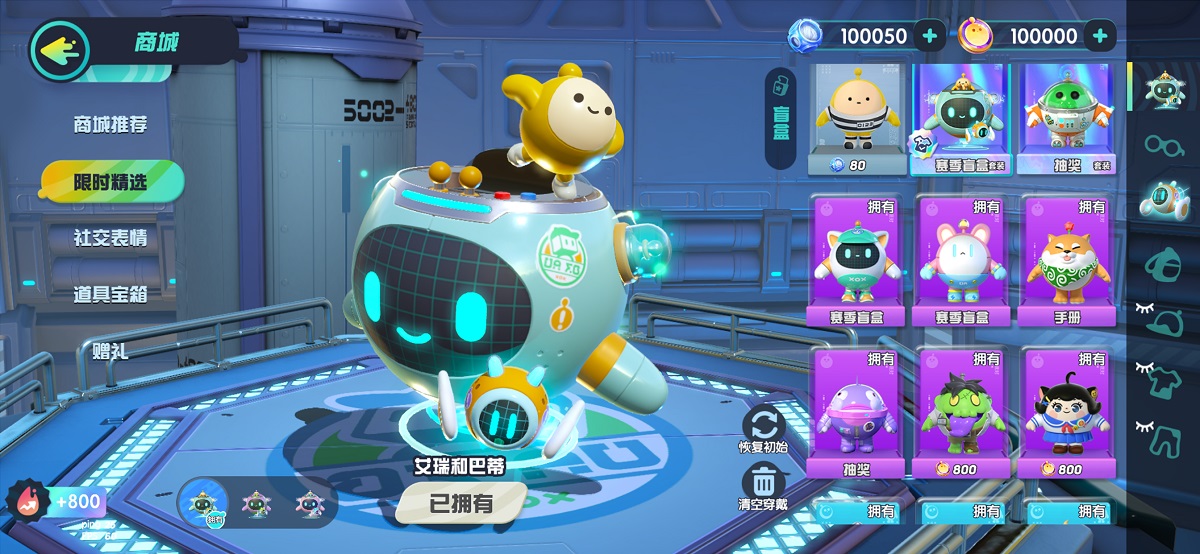Clear outfit with the 清空穿戴 trash button
The width and height of the screenshot is (1200, 554).
763,487
